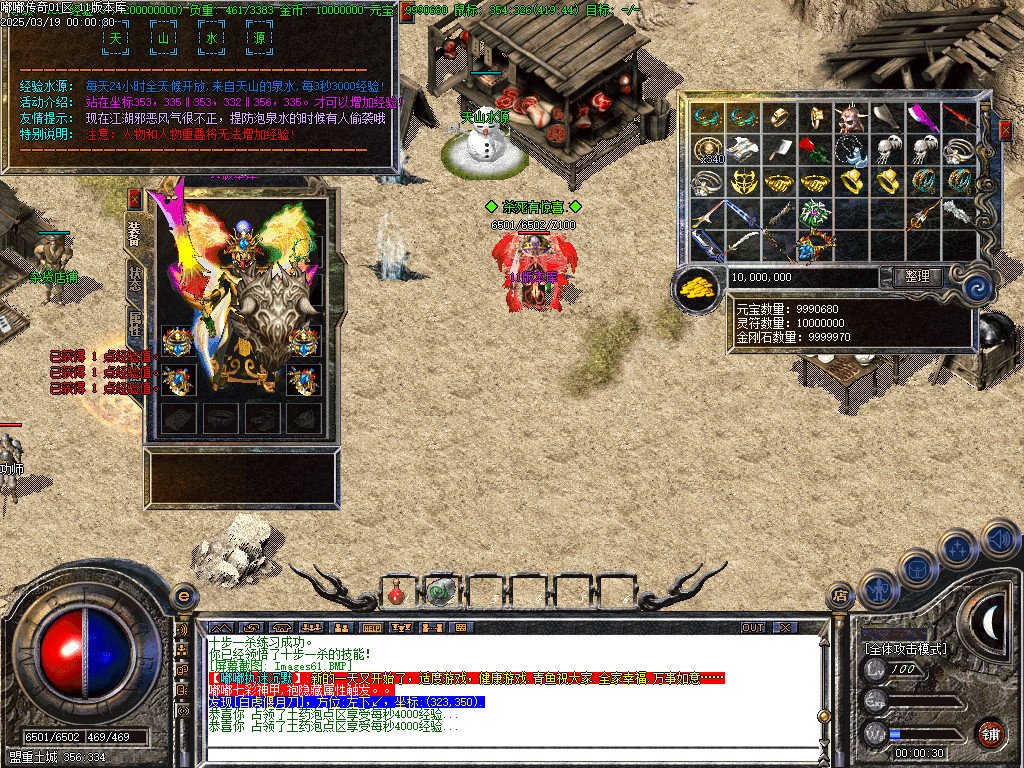The width and height of the screenshot is (1024, 768).
Task: Close the character equipment panel
Action: point(135,198)
